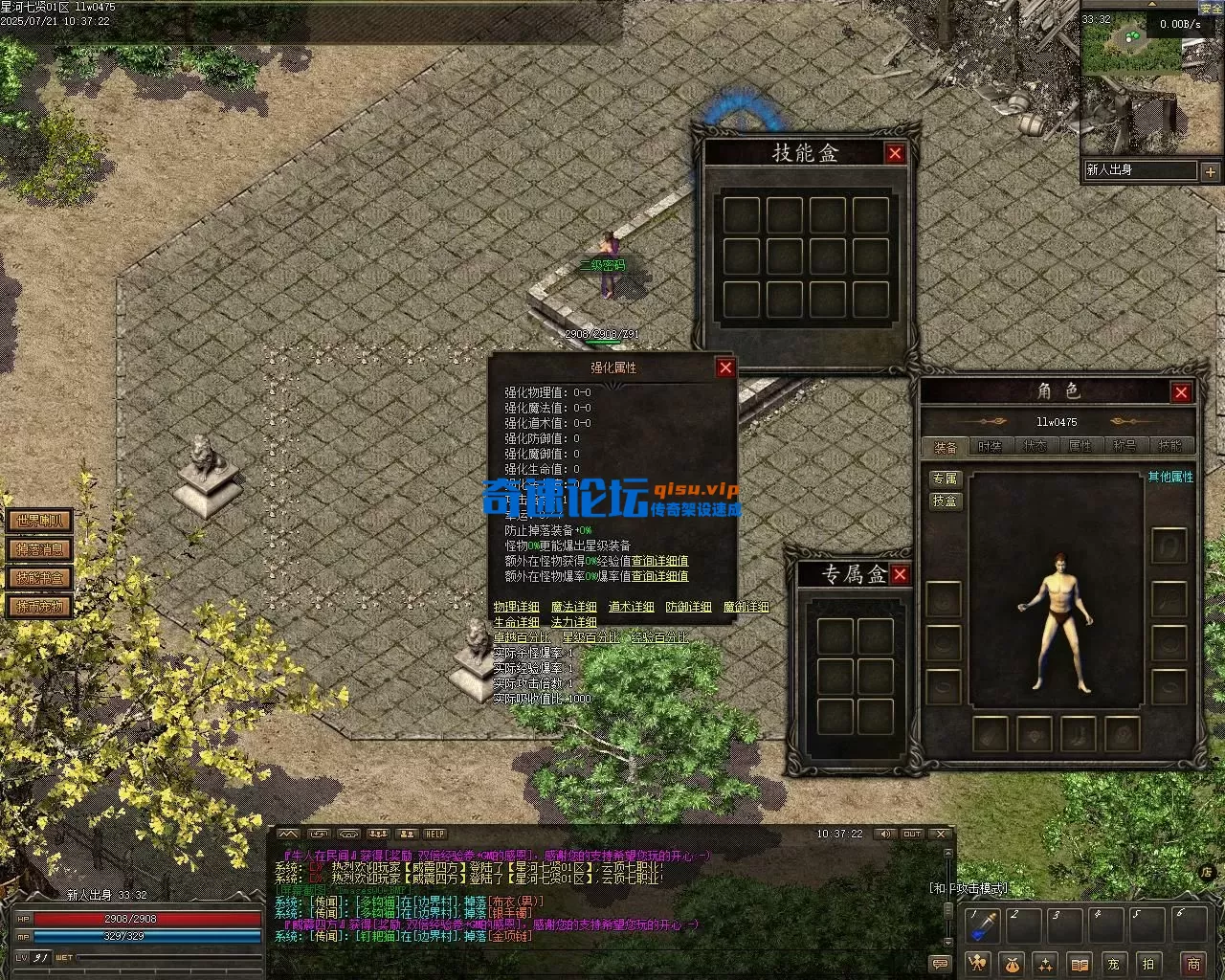Select the 称号 title tab
1225x980 pixels.
click(1125, 446)
